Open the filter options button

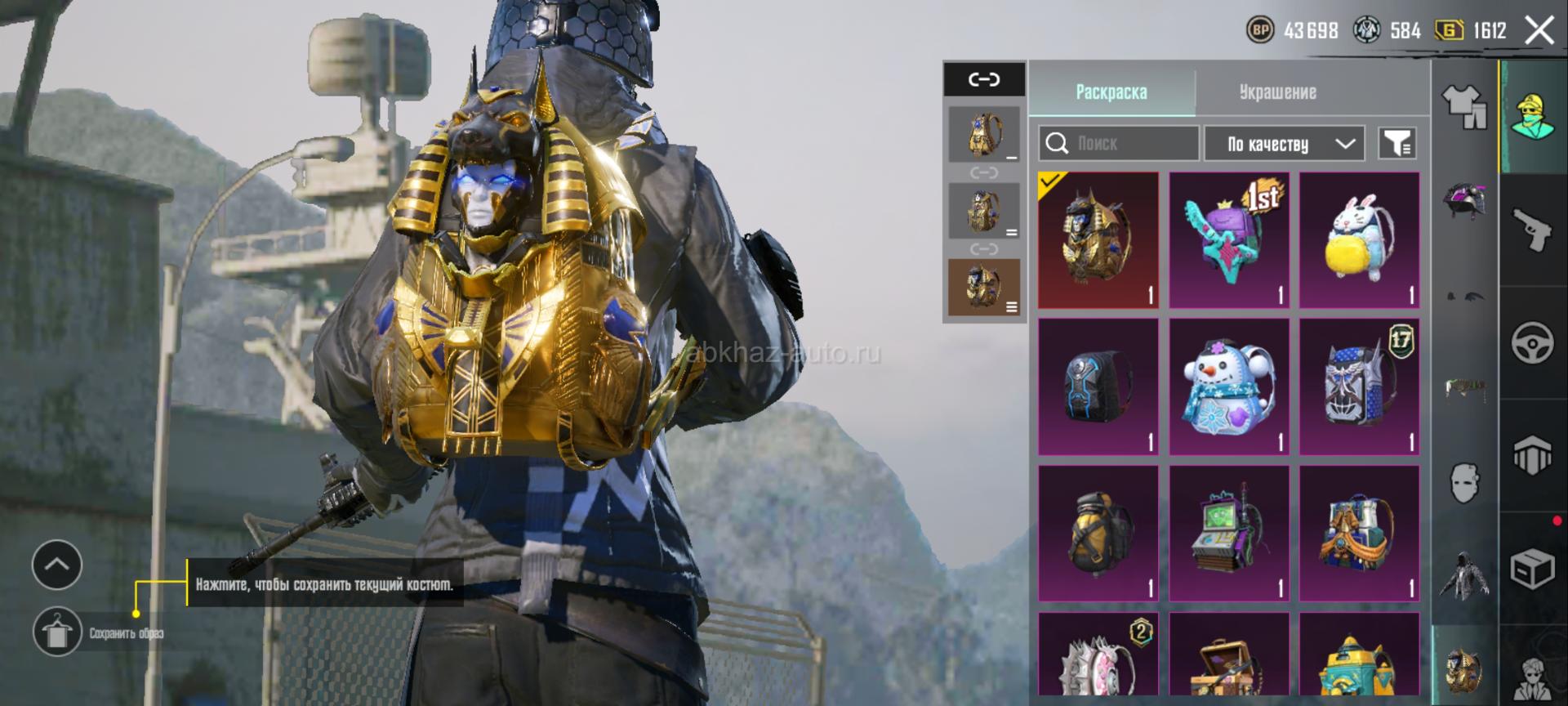(1397, 144)
